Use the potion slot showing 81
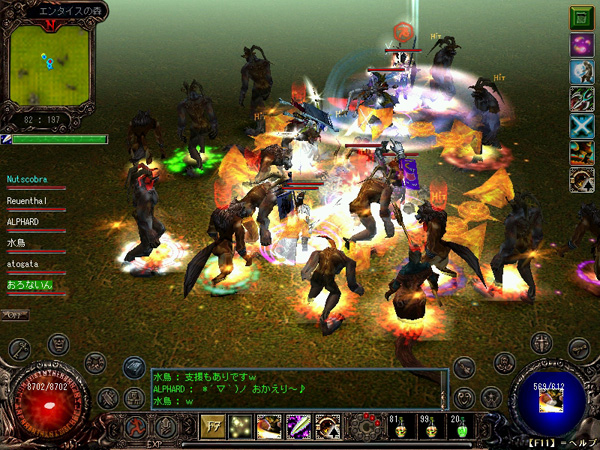This screenshot has width=600, height=450. (x=396, y=428)
